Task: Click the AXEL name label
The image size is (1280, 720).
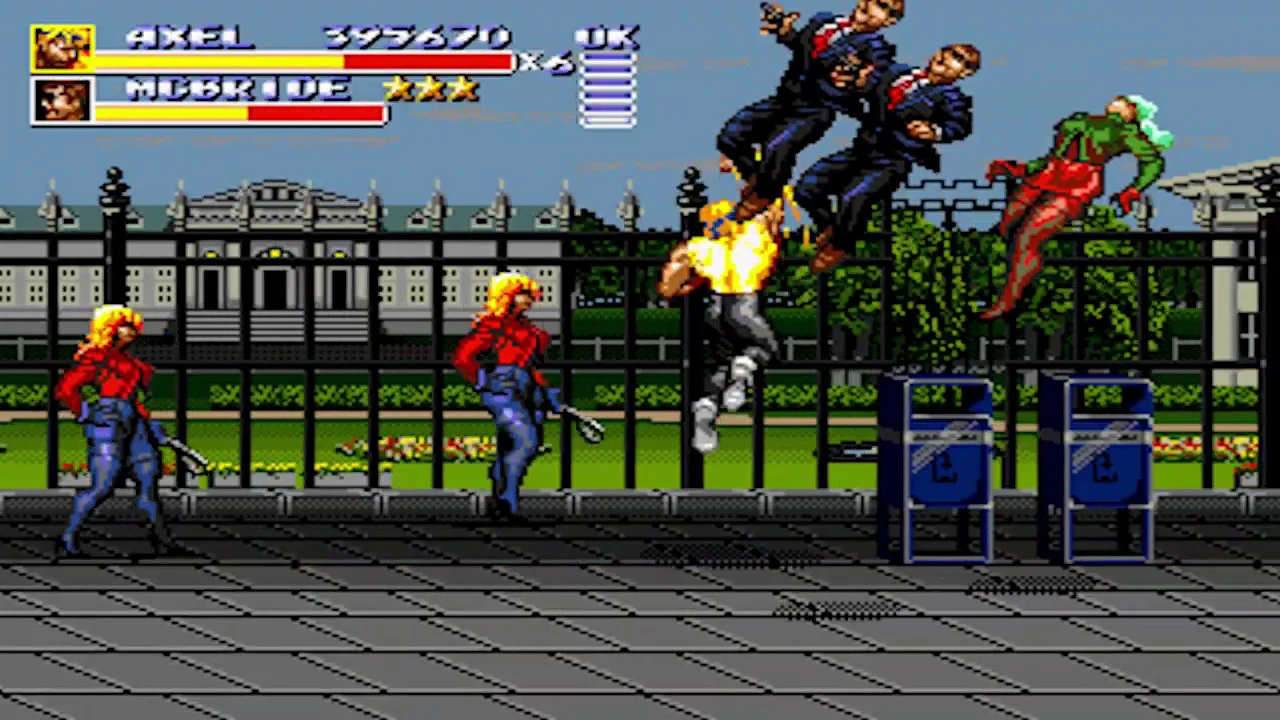Action: coord(188,36)
